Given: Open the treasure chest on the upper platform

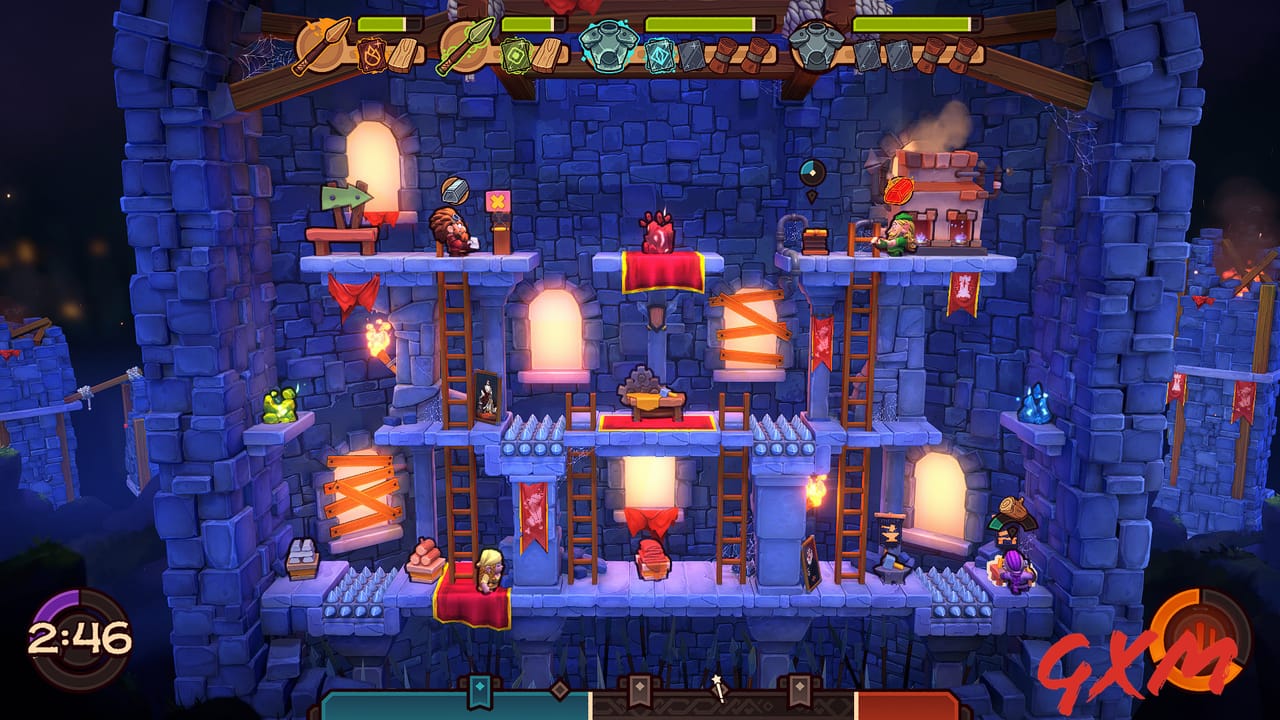Looking at the screenshot, I should click(x=814, y=237).
